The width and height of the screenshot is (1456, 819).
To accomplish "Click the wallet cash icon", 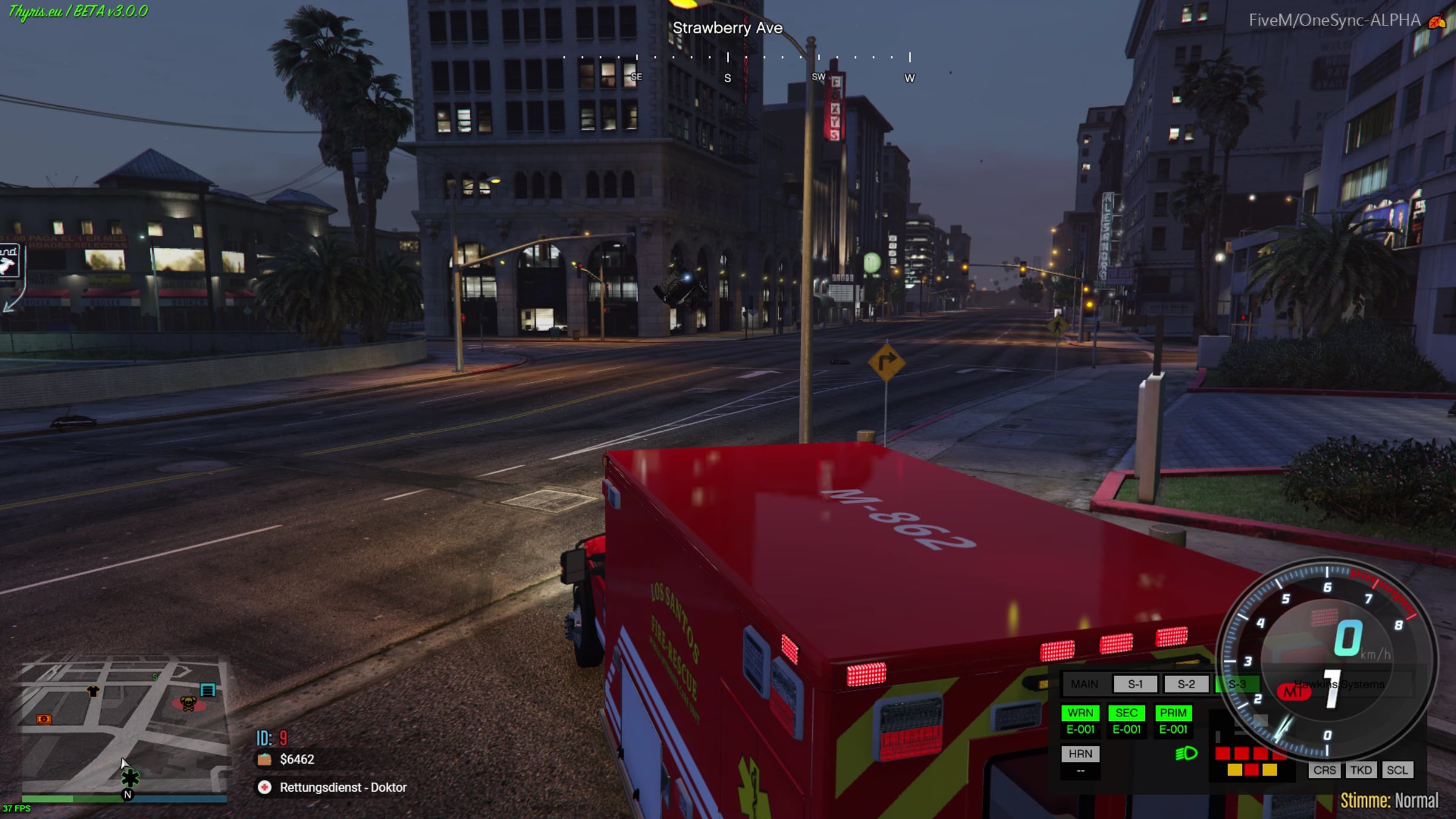I will tap(265, 760).
